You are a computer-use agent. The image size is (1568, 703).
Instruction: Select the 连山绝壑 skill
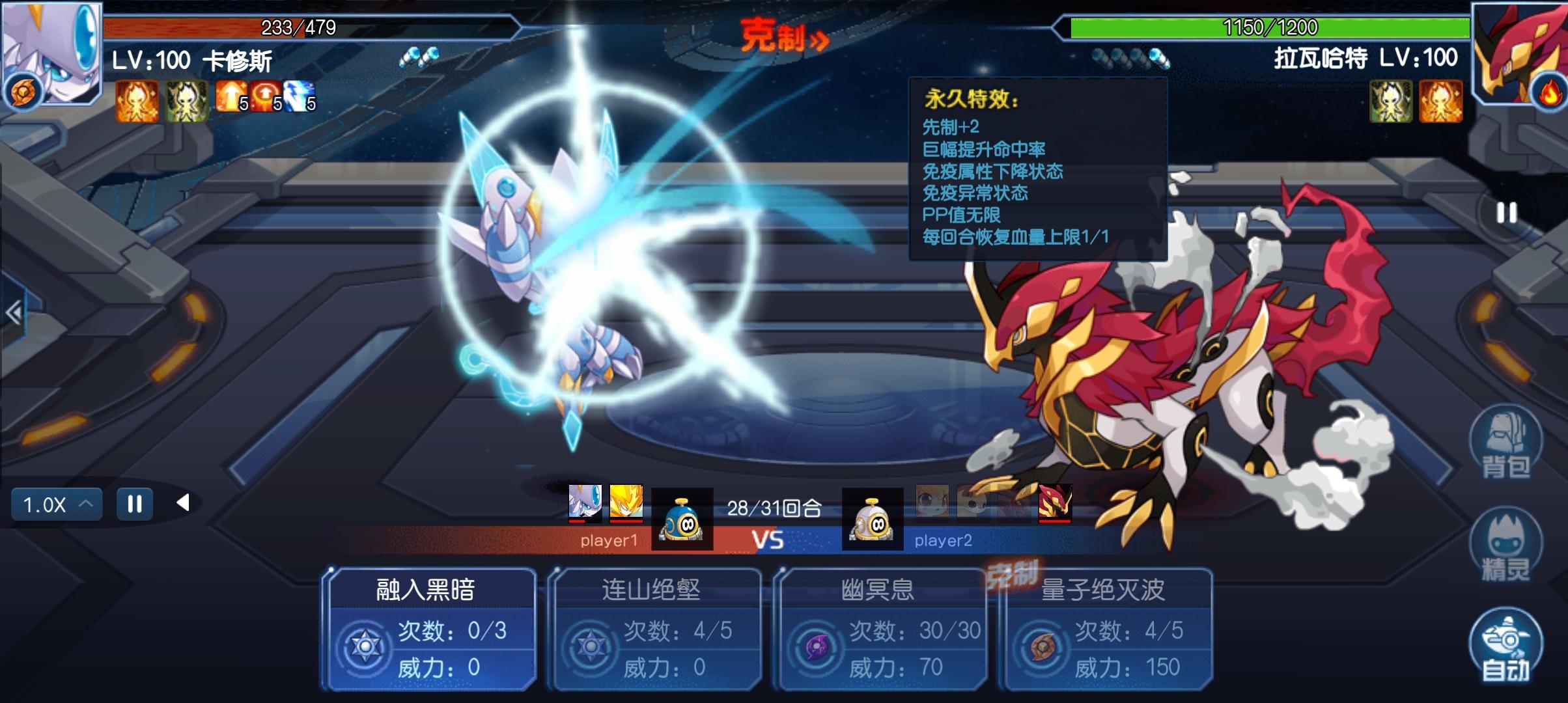pyautogui.click(x=656, y=628)
